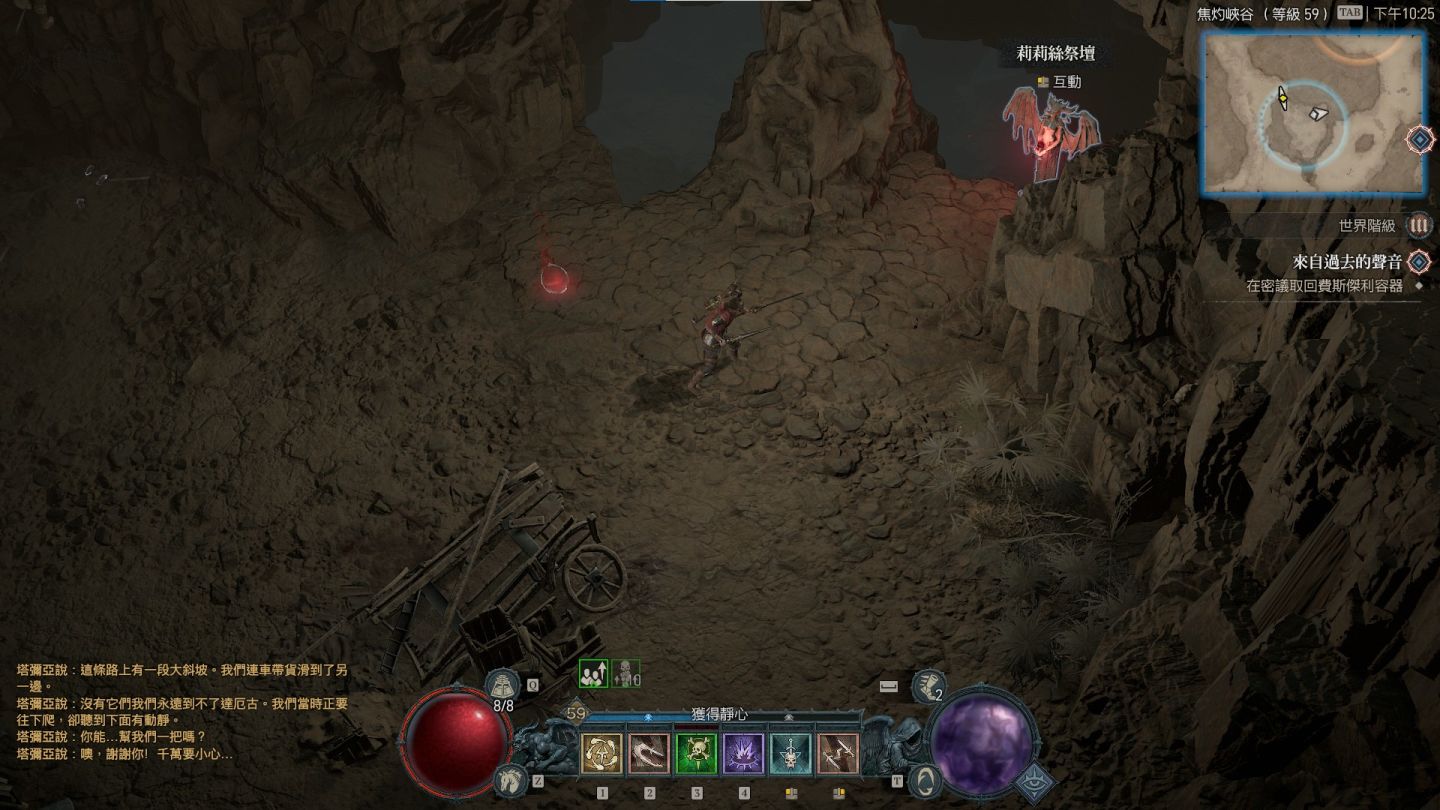Activate the gold swirling arrows skill
This screenshot has width=1440, height=810.
click(x=602, y=754)
